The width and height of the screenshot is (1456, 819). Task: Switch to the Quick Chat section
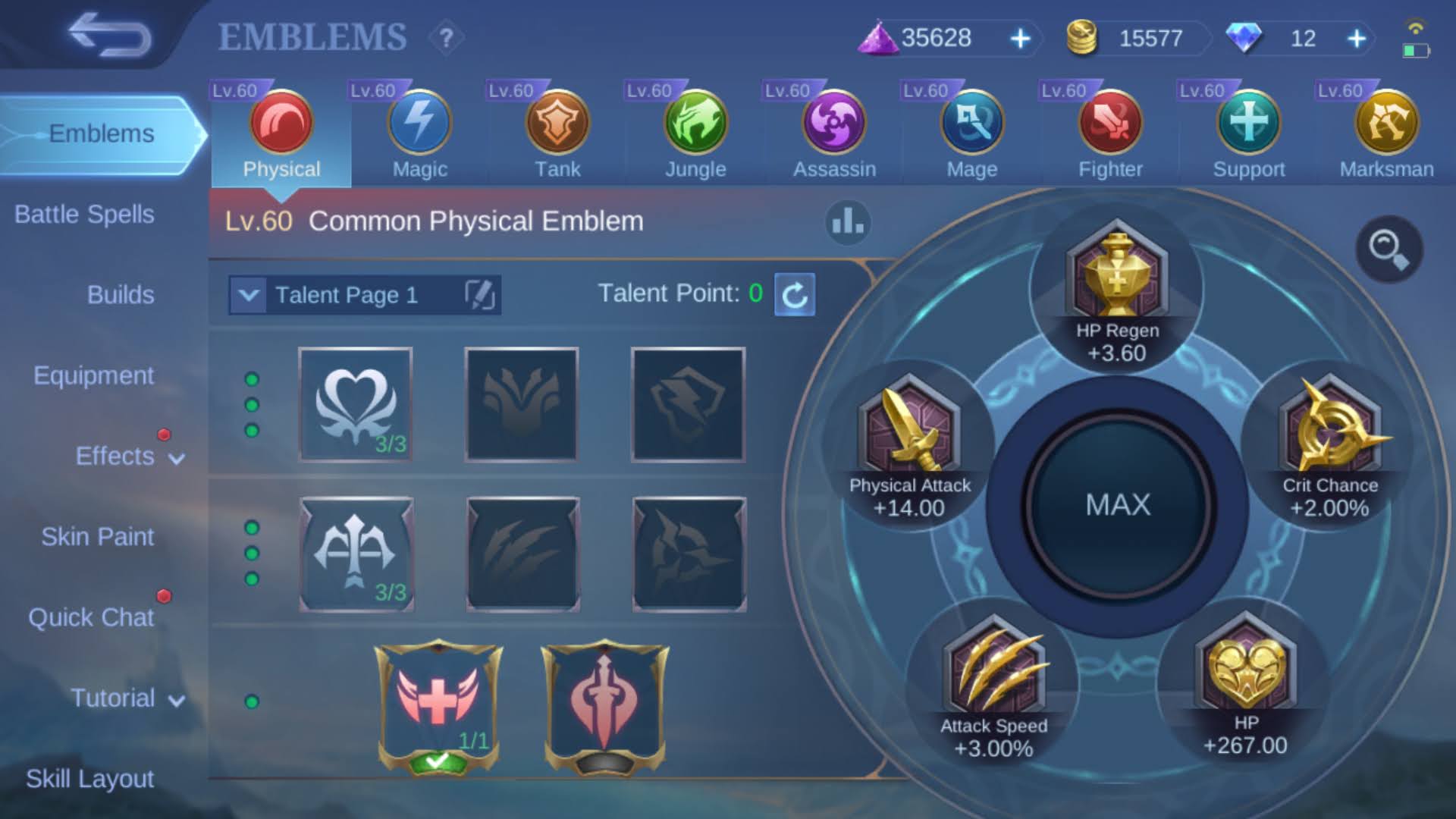(x=93, y=617)
